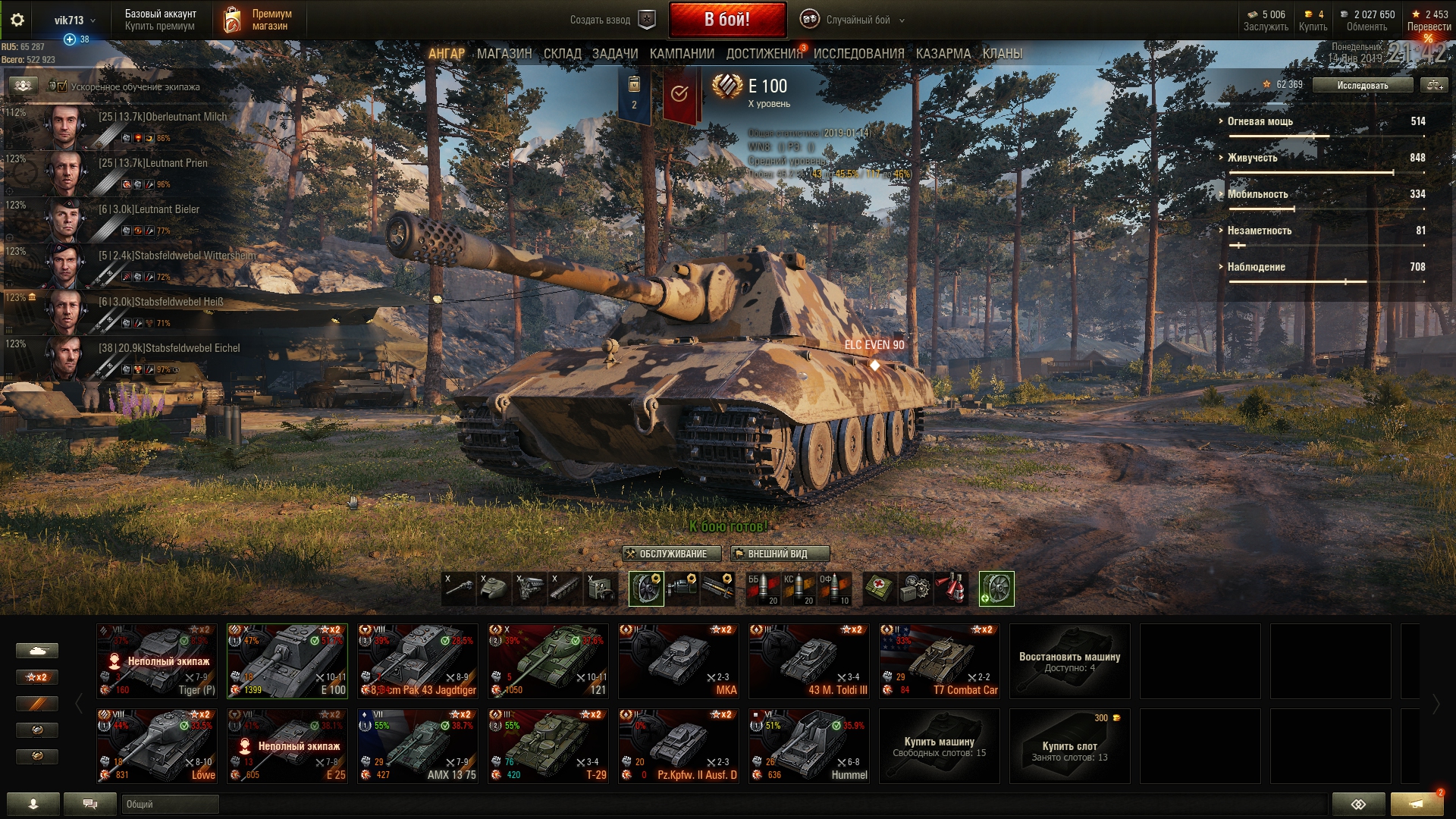Open the Премиум магазин

coord(259,20)
